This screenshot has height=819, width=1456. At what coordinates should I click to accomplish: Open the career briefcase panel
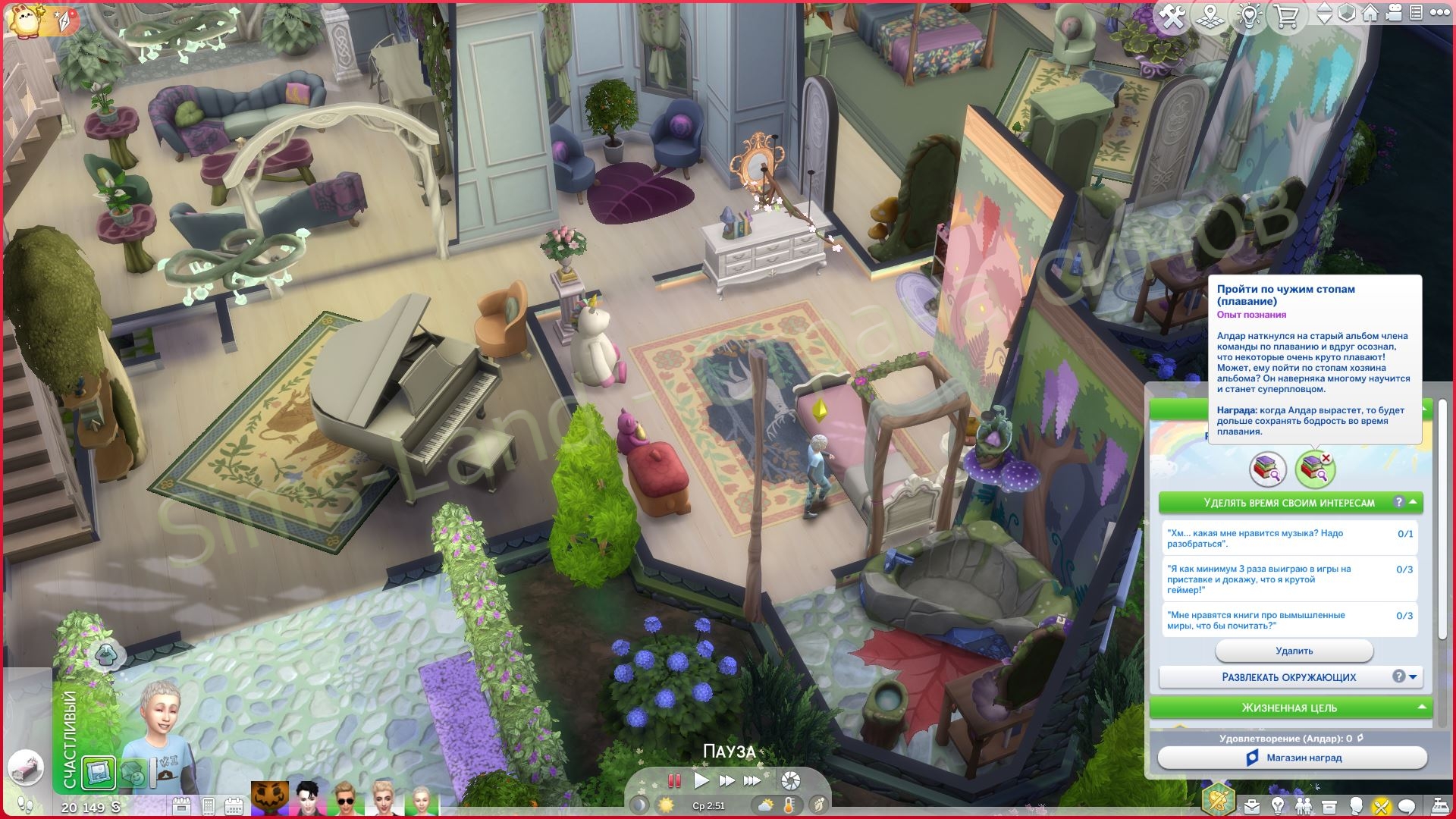(x=1251, y=805)
